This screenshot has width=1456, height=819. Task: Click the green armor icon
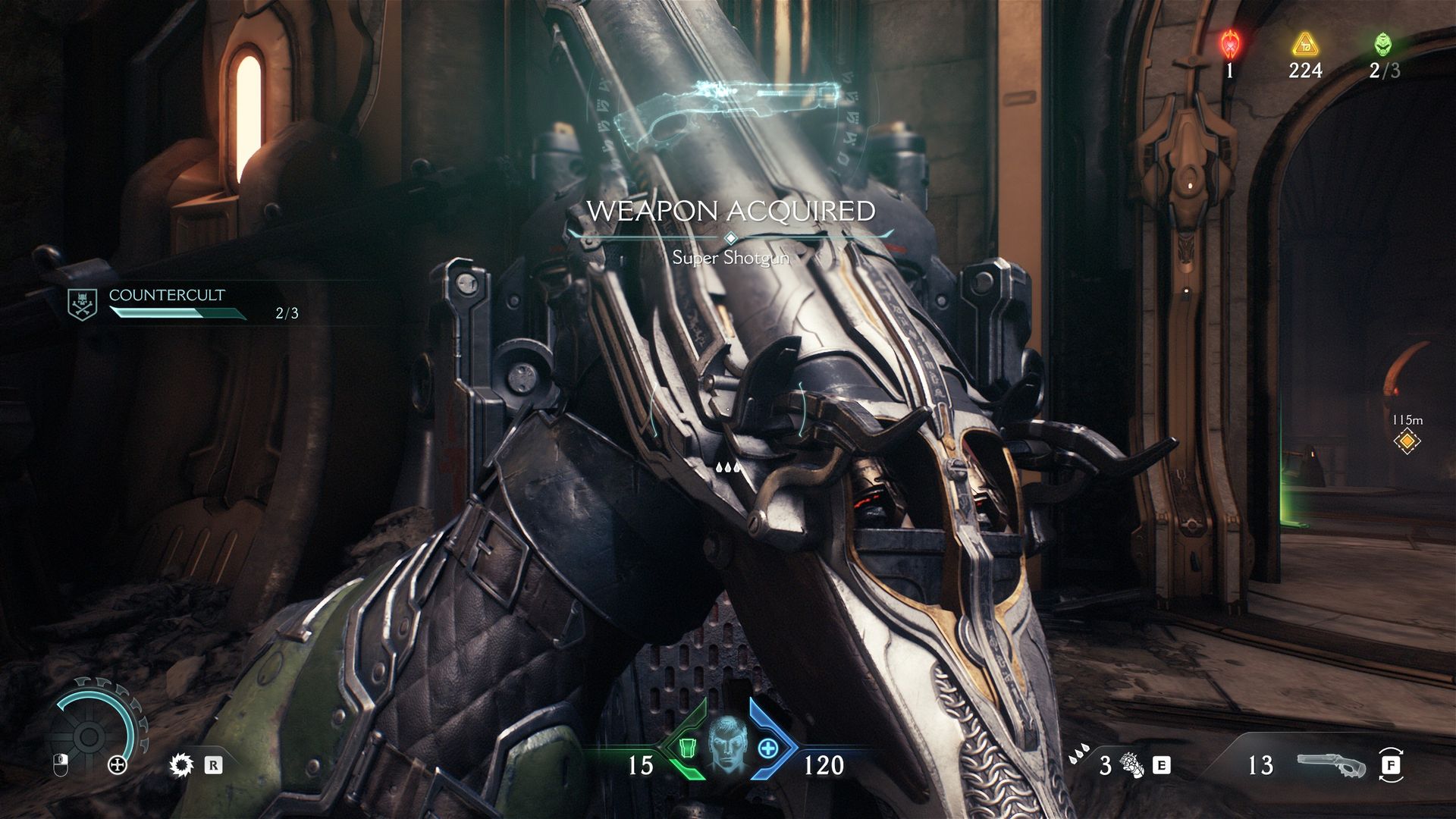(x=687, y=748)
